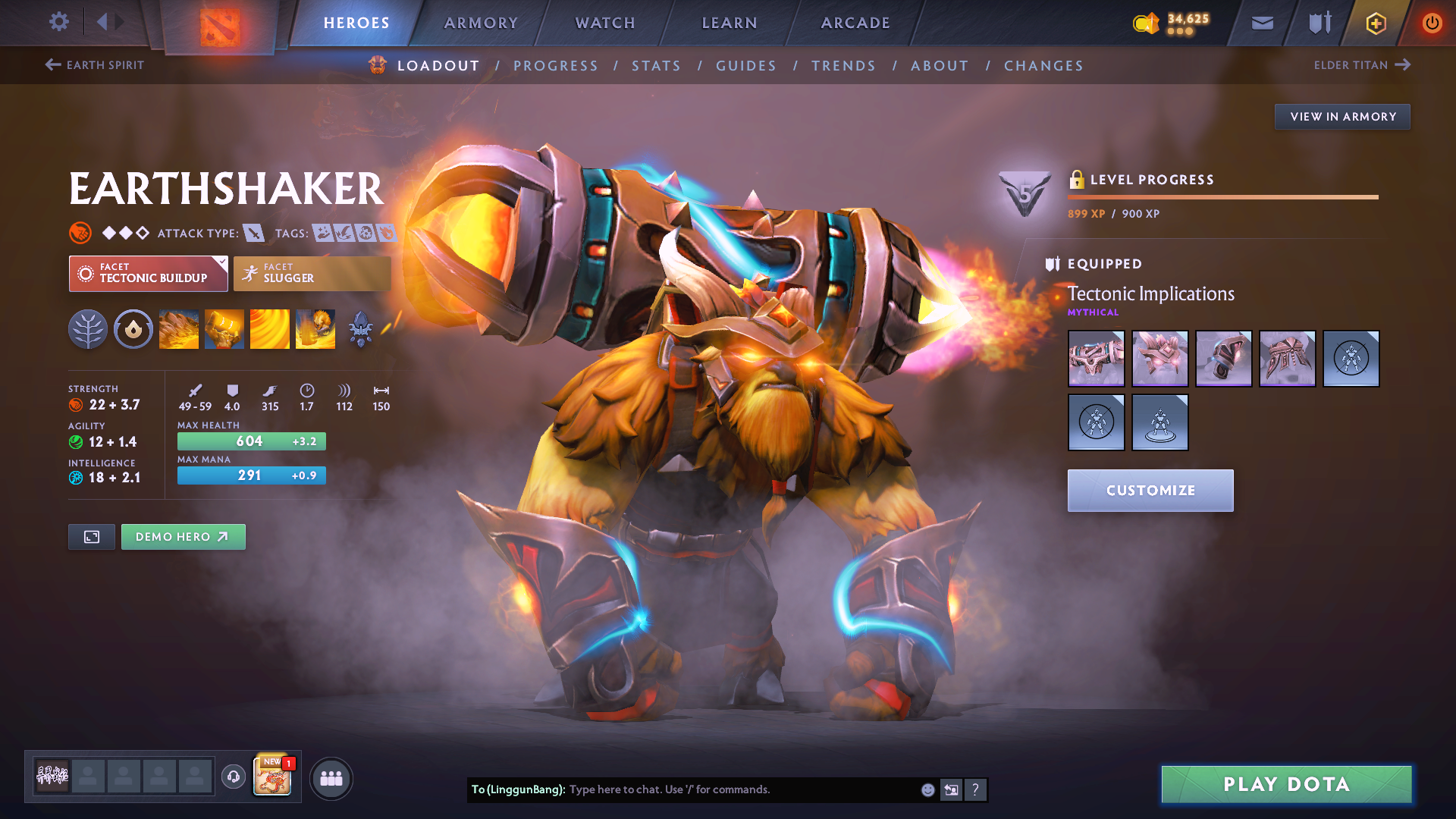Click the melee attack type icon
The image size is (1456, 819).
click(255, 233)
